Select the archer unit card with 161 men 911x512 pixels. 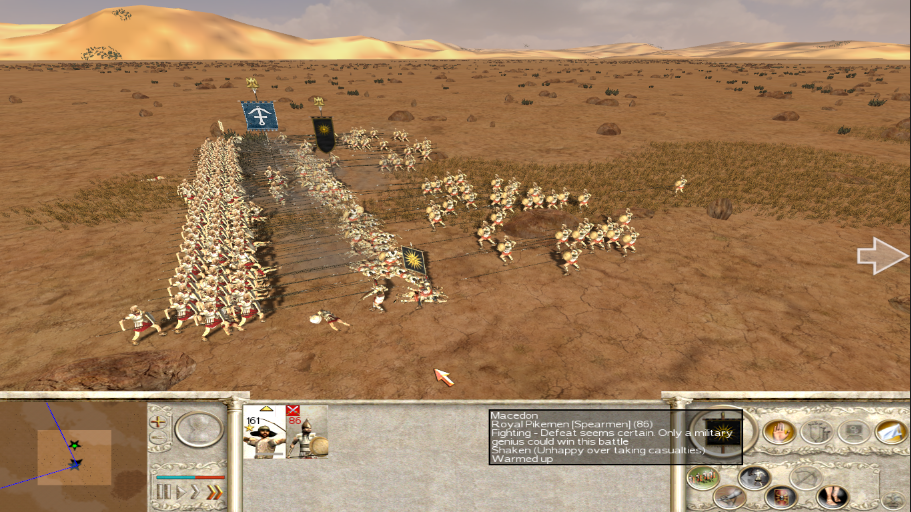(x=264, y=432)
